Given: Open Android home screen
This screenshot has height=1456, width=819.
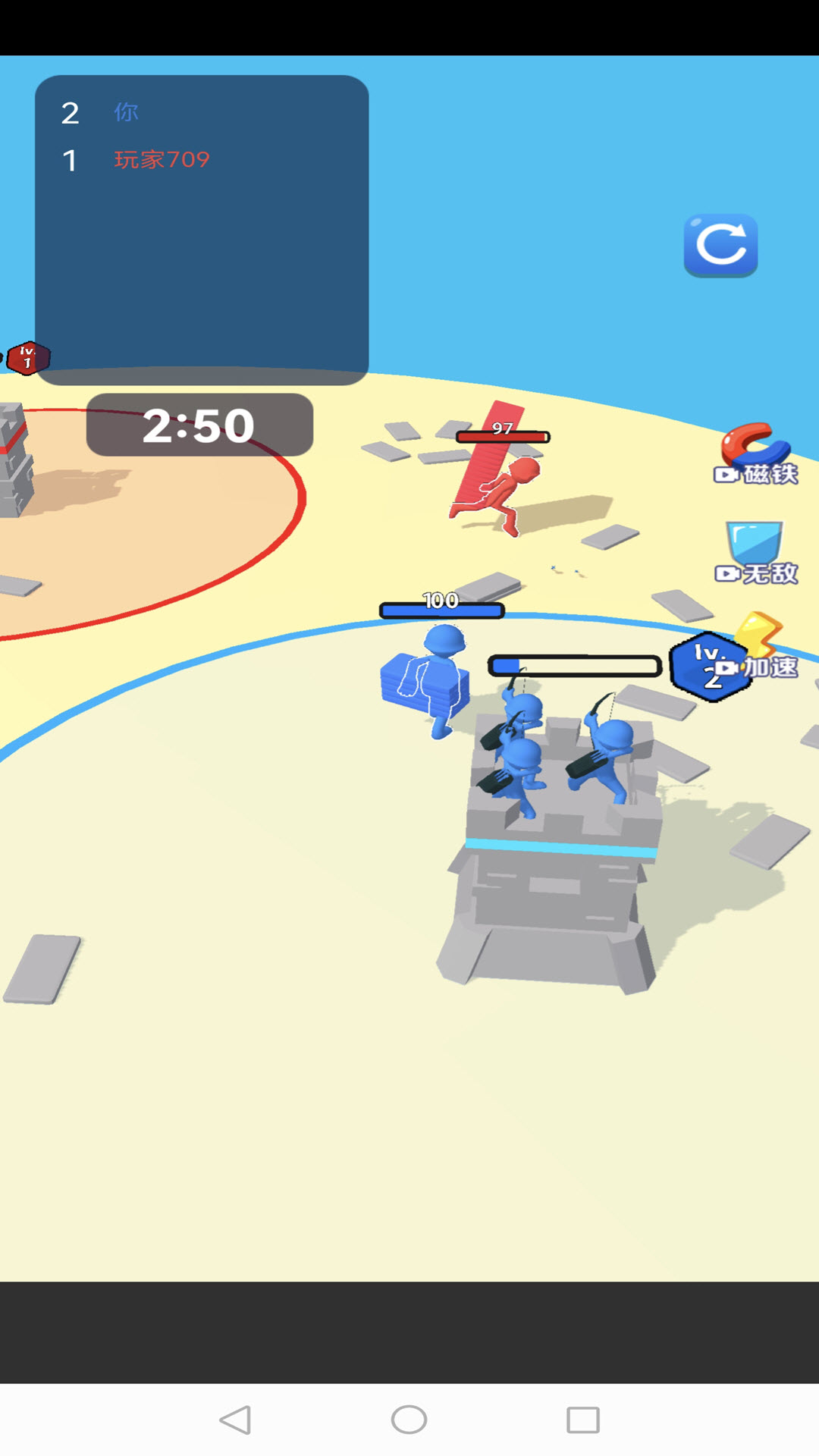Looking at the screenshot, I should [409, 1420].
